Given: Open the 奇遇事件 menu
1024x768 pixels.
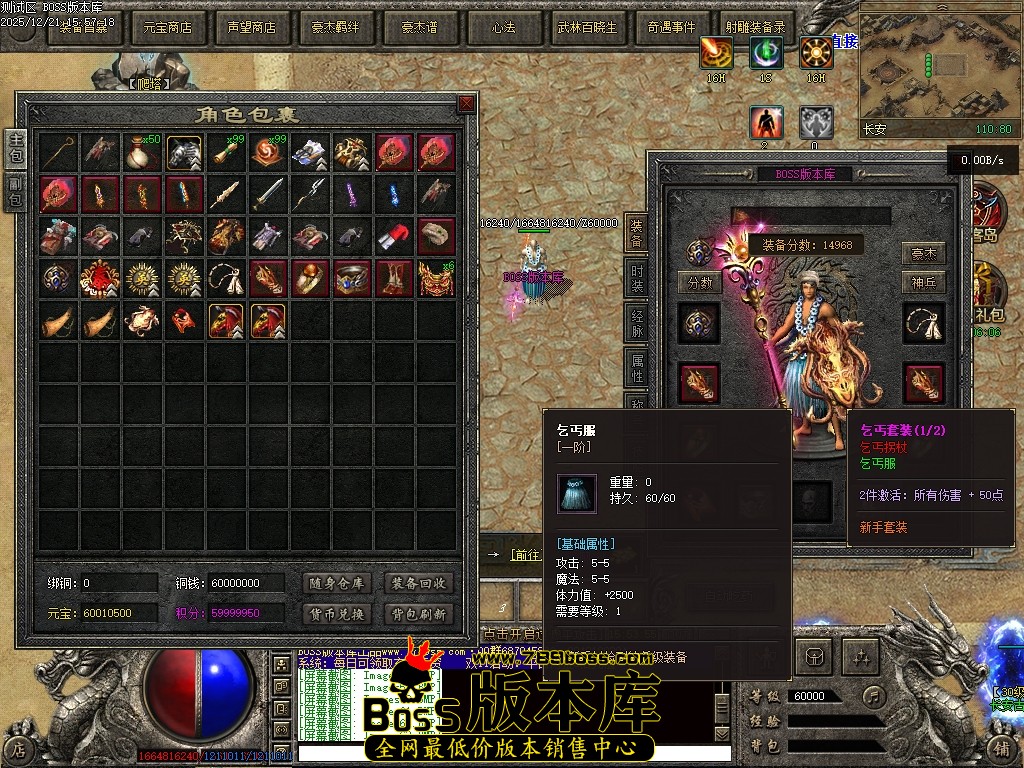Looking at the screenshot, I should coord(671,28).
